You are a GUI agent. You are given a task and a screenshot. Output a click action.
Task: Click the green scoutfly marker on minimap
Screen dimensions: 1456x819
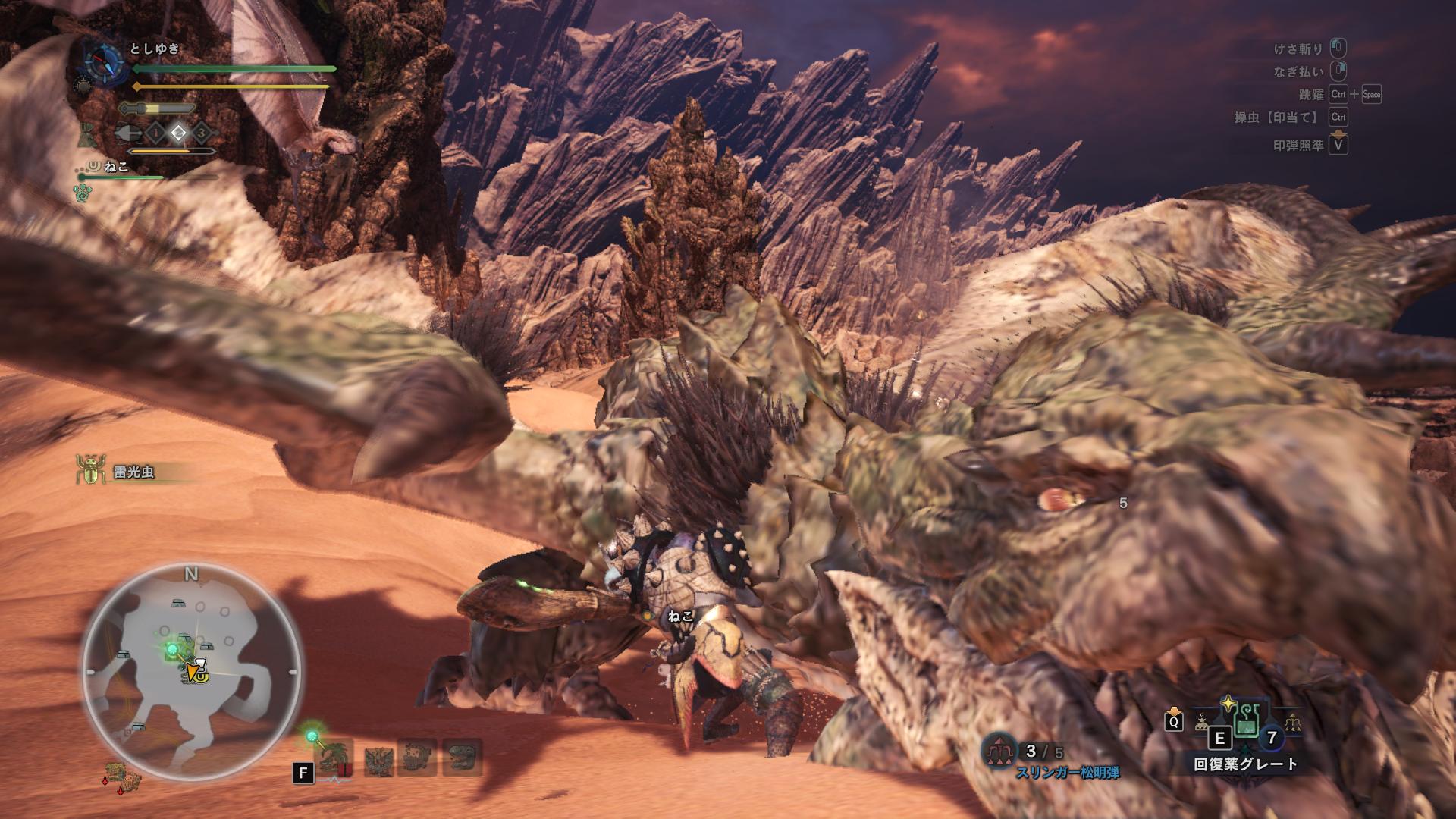pyautogui.click(x=173, y=651)
